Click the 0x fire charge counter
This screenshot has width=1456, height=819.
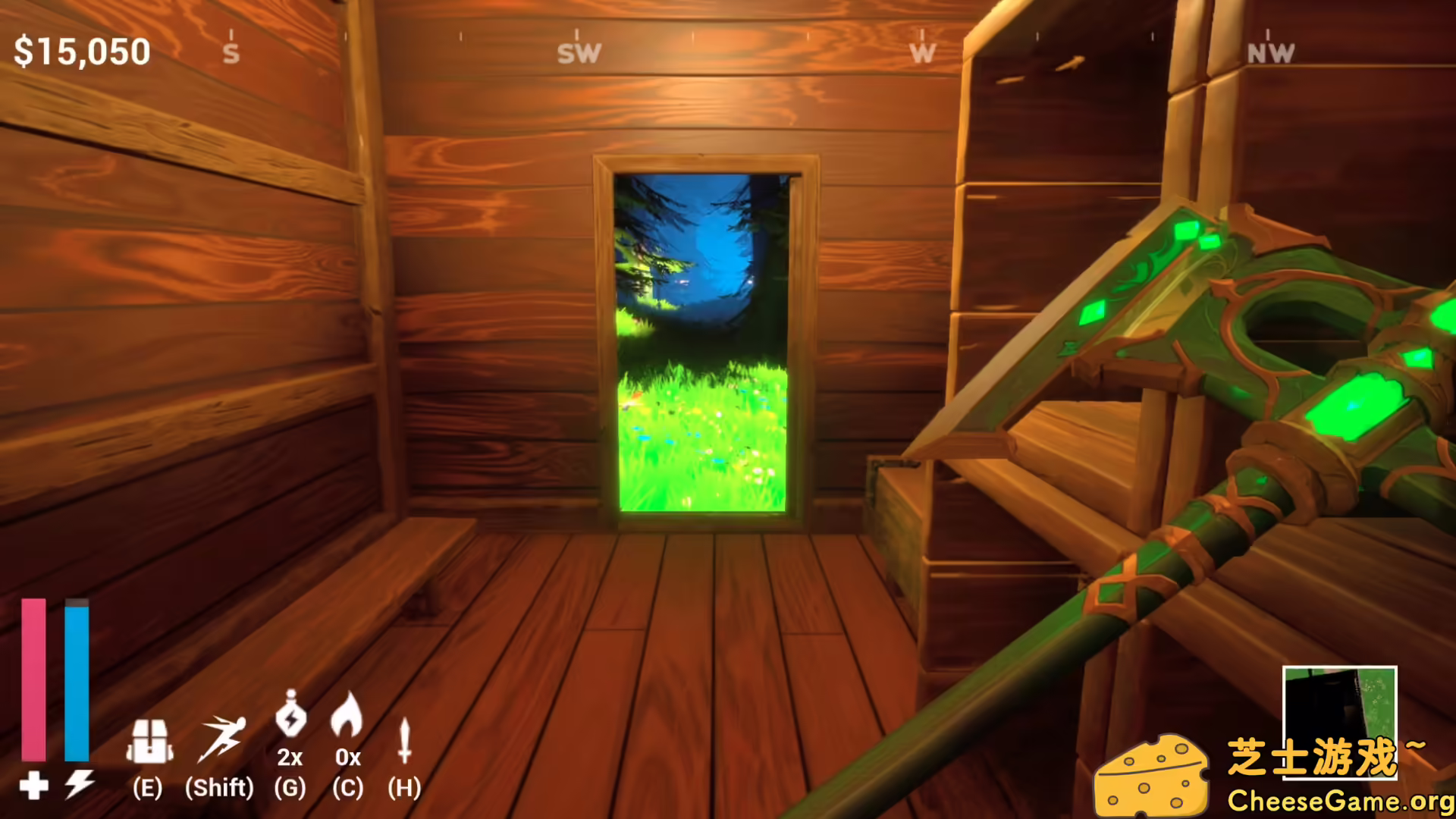[348, 757]
